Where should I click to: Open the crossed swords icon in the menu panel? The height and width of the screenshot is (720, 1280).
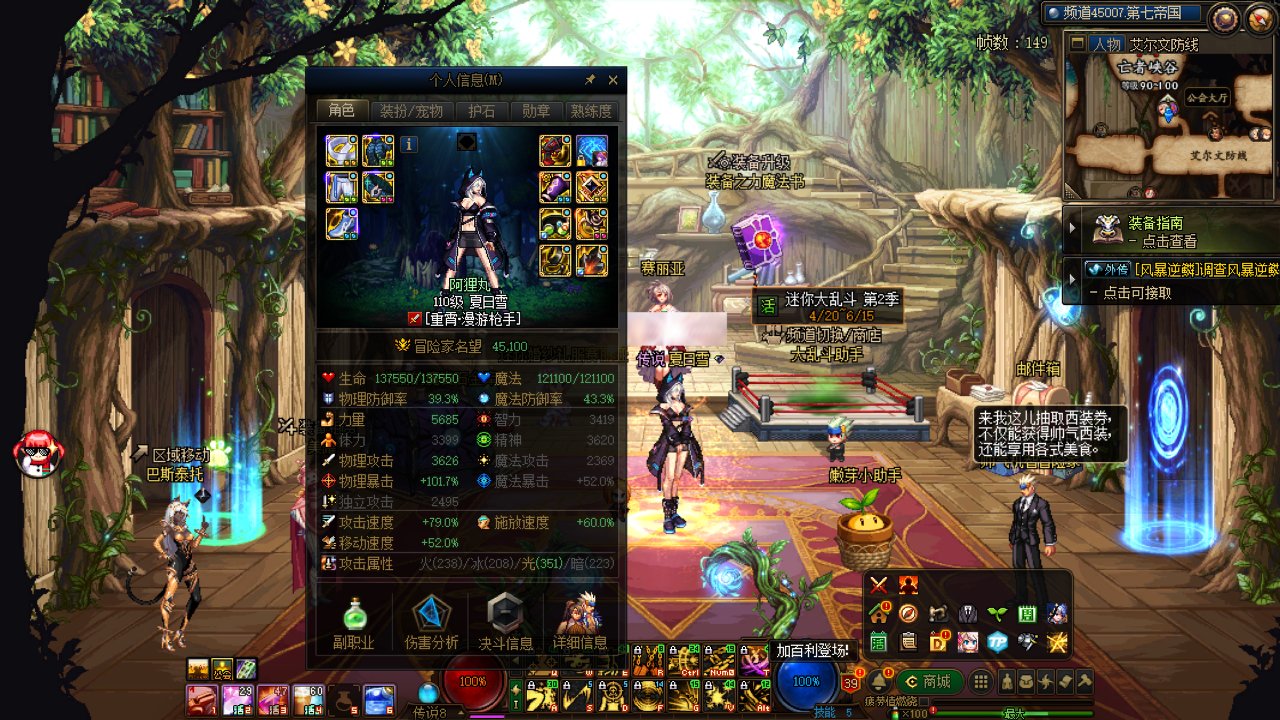click(879, 585)
